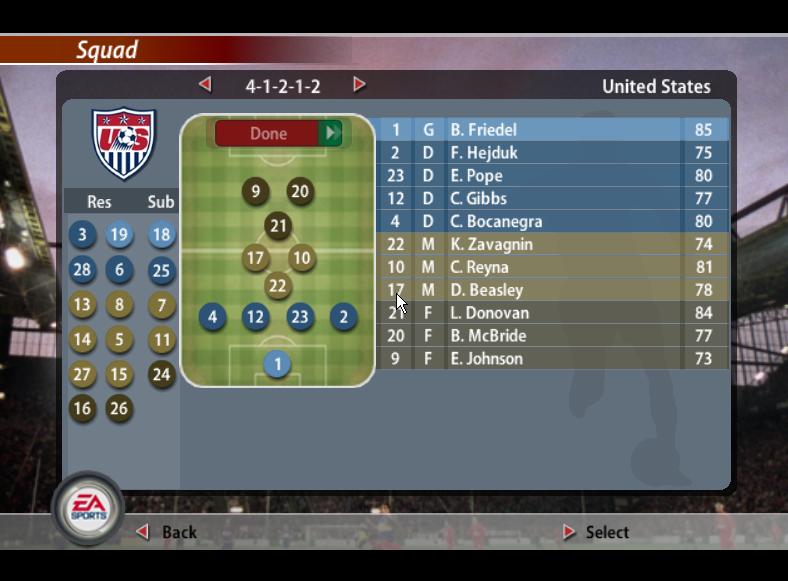Select forward number 9 on the pitch
Image resolution: width=788 pixels, height=581 pixels.
[x=255, y=192]
